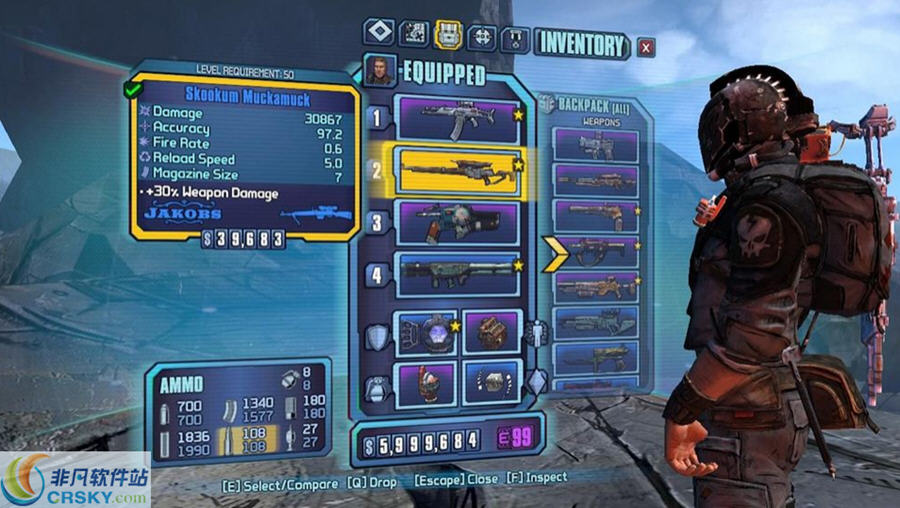Select the first weapon in the backpack list

[597, 145]
